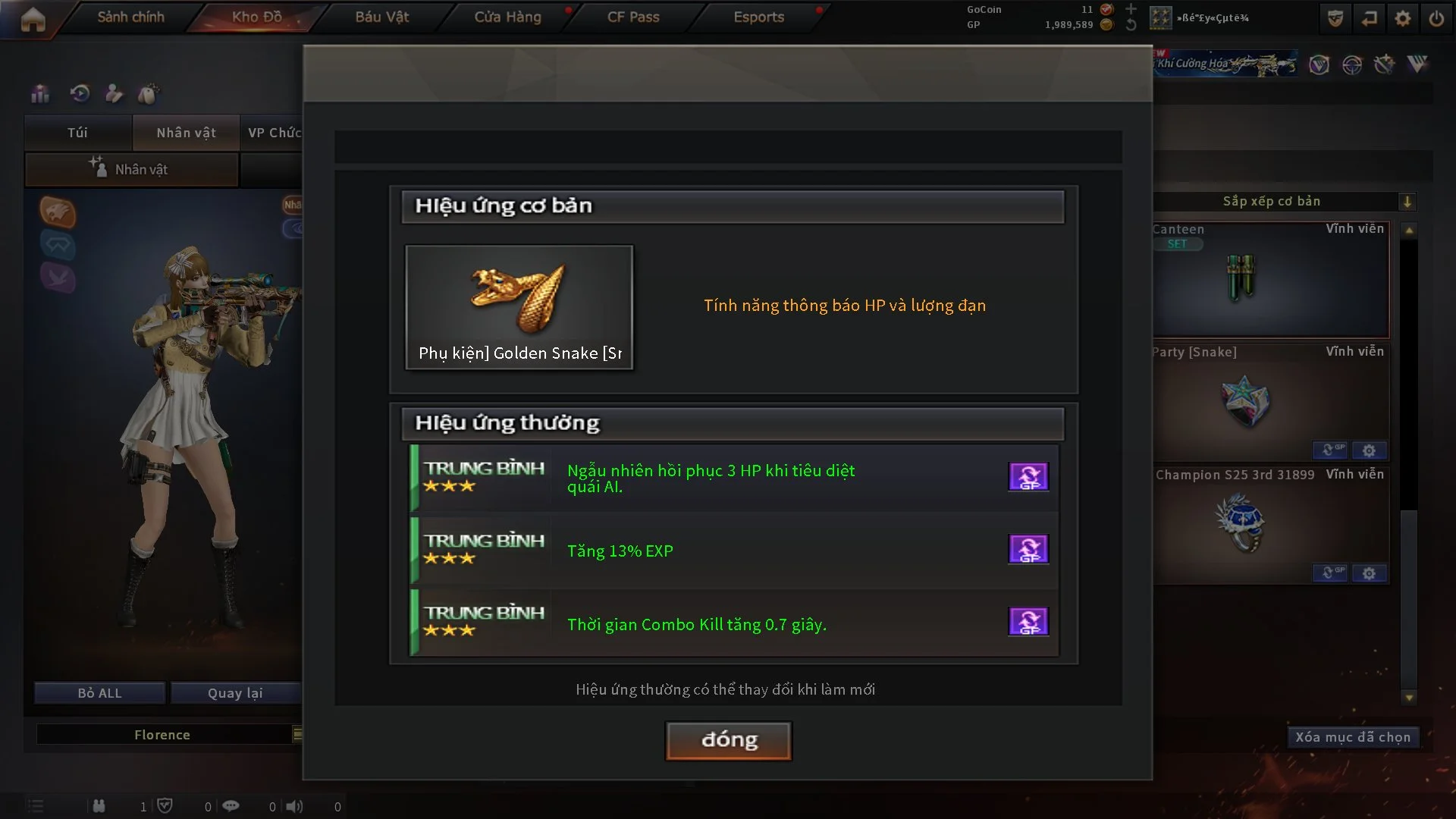Reroll the Combo Kill time bonus effect
The width and height of the screenshot is (1456, 819).
(1028, 622)
